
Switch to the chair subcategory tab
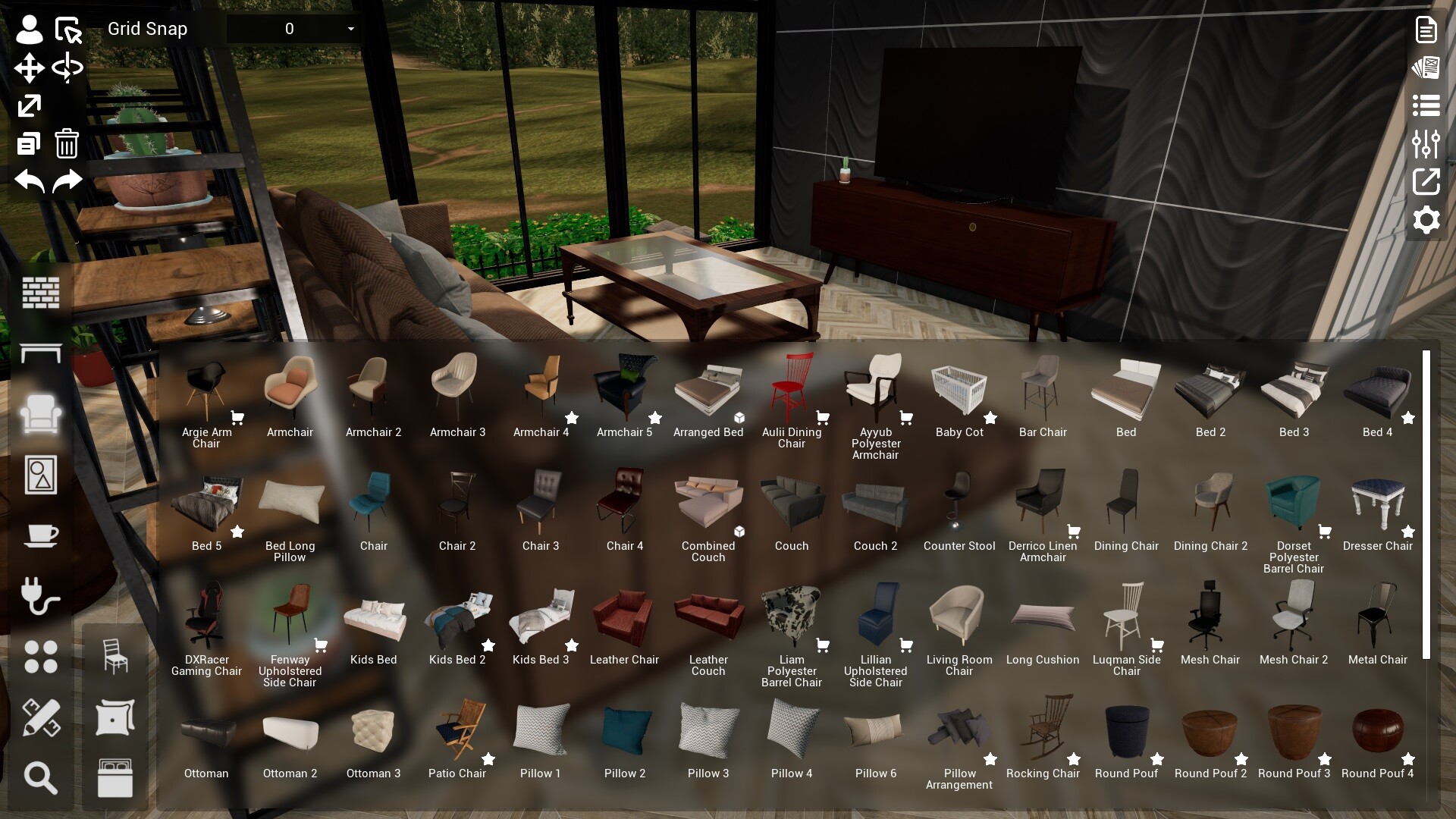click(x=114, y=657)
